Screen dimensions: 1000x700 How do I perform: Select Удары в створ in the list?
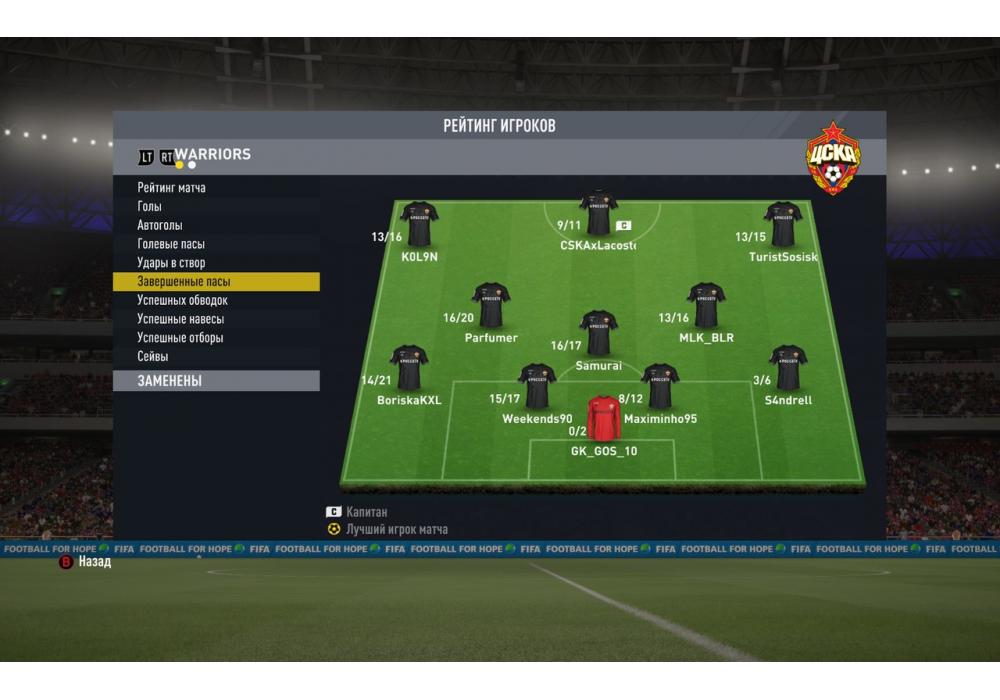tap(171, 263)
